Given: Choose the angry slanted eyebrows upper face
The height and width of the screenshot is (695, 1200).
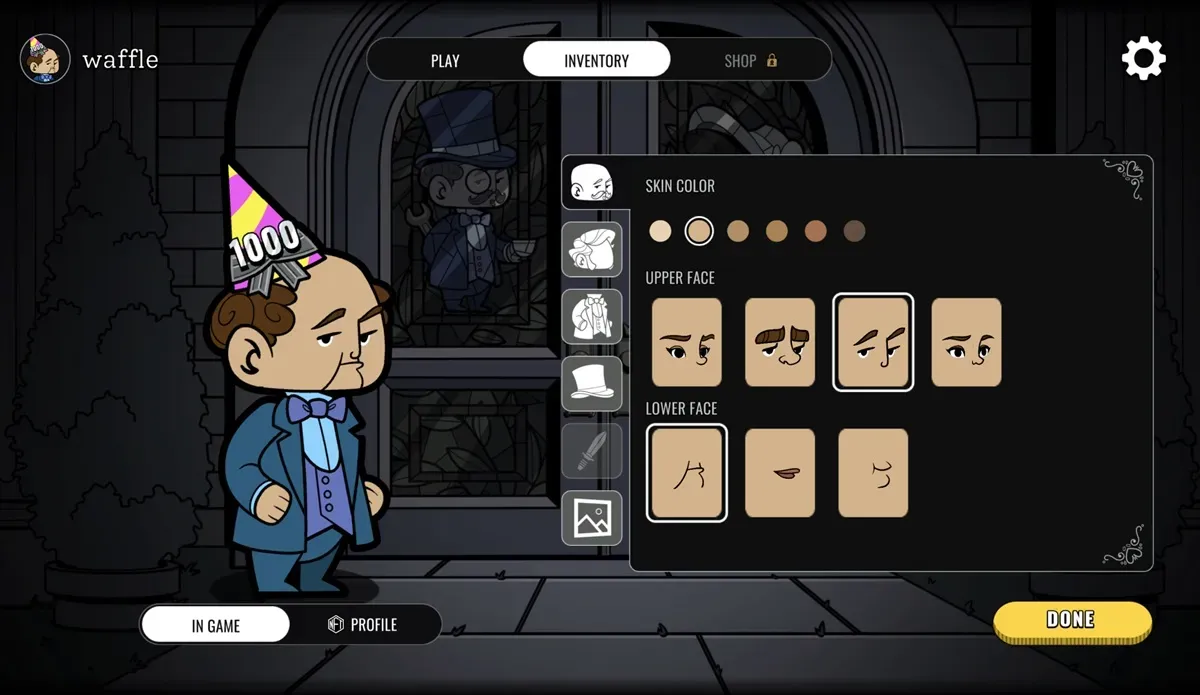Looking at the screenshot, I should pyautogui.click(x=873, y=342).
